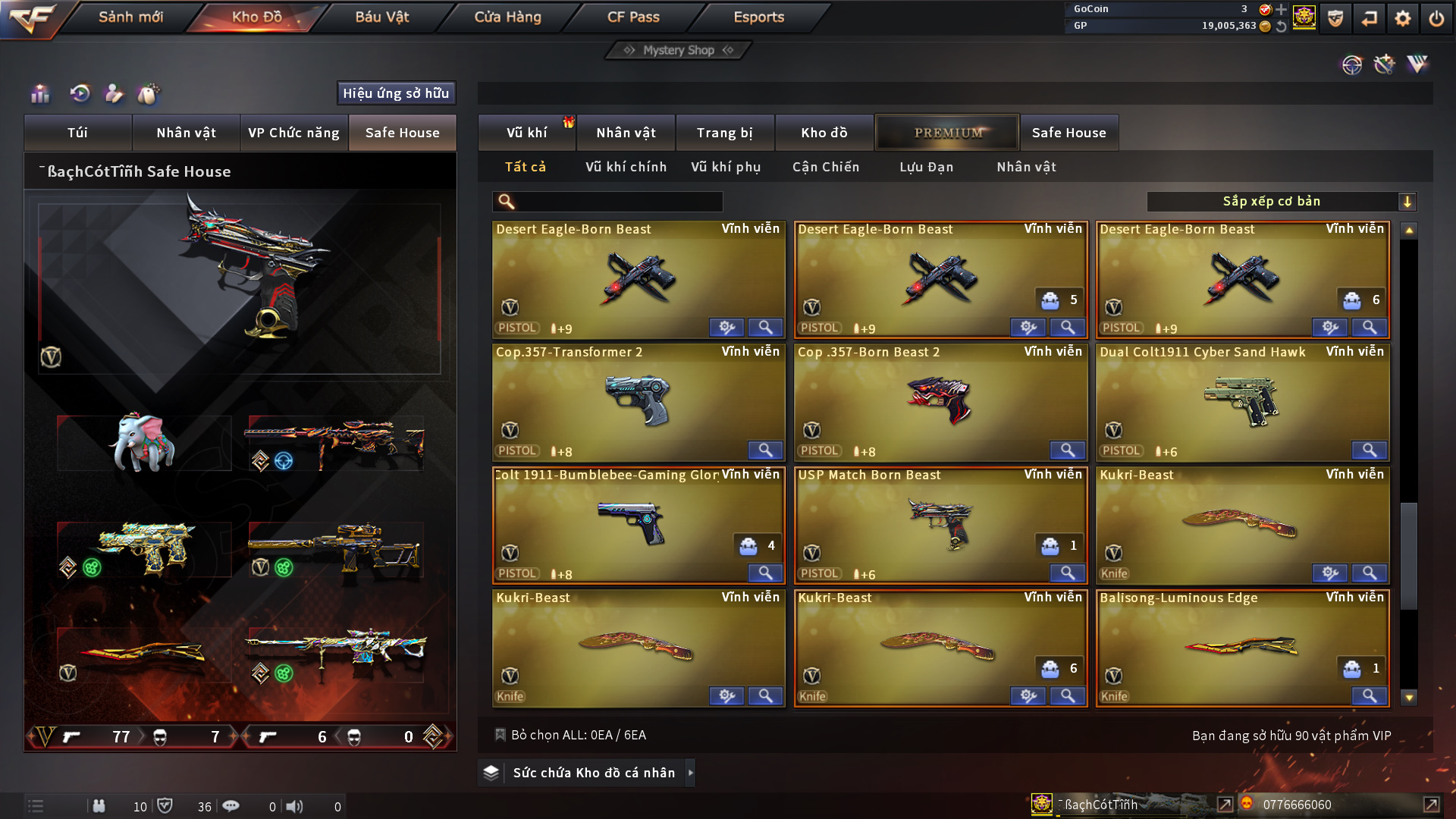Click the Hiệu ứng sở hữu button
This screenshot has width=1456, height=819.
[x=396, y=93]
